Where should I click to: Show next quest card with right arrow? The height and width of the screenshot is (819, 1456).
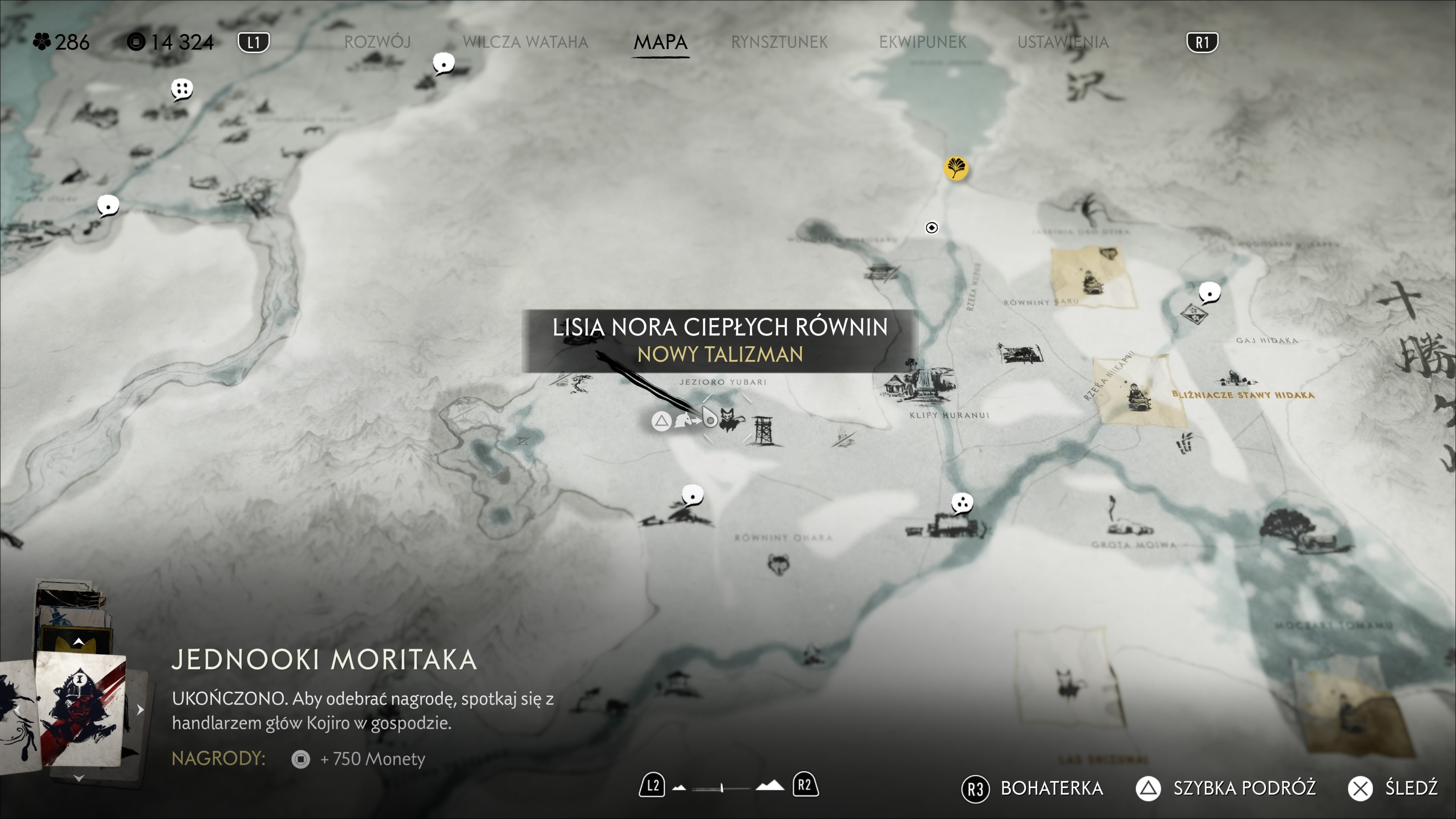(x=140, y=709)
